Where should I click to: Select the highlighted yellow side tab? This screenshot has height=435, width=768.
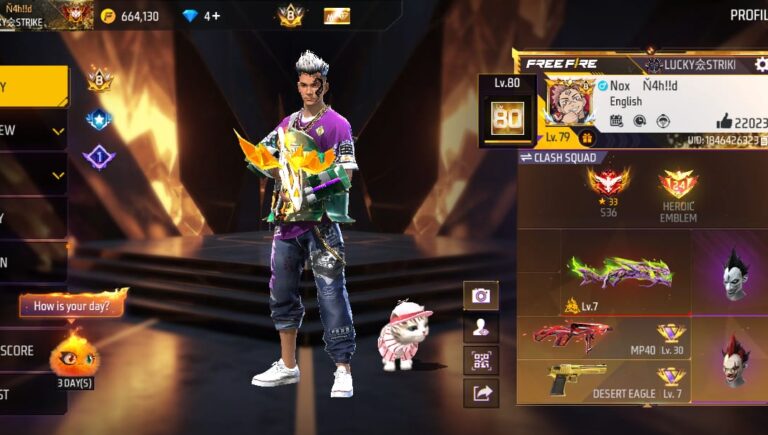pyautogui.click(x=33, y=87)
